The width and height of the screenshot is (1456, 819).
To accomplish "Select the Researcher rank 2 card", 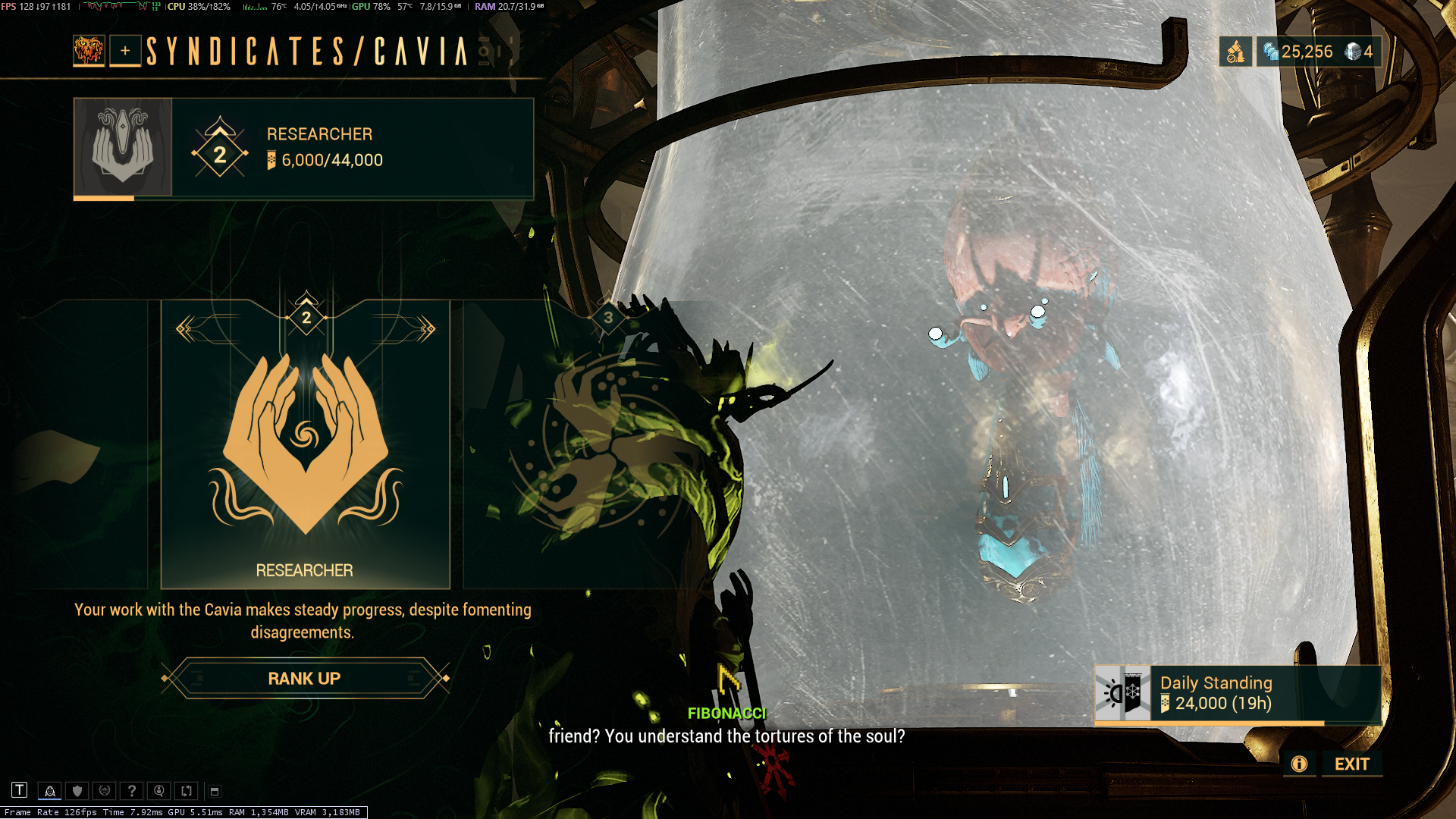I will click(305, 444).
